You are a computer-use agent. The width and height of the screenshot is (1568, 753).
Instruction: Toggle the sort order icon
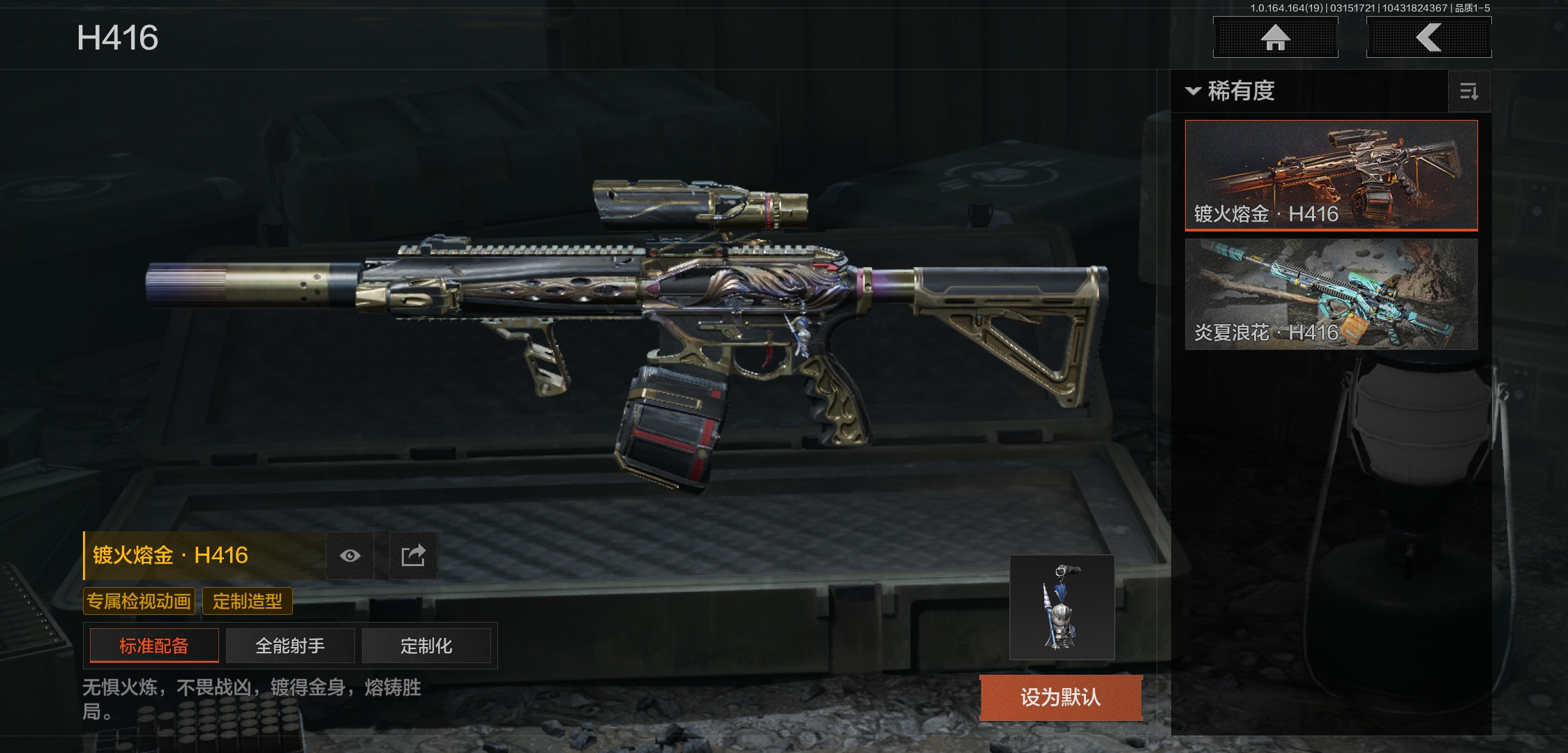(x=1469, y=91)
